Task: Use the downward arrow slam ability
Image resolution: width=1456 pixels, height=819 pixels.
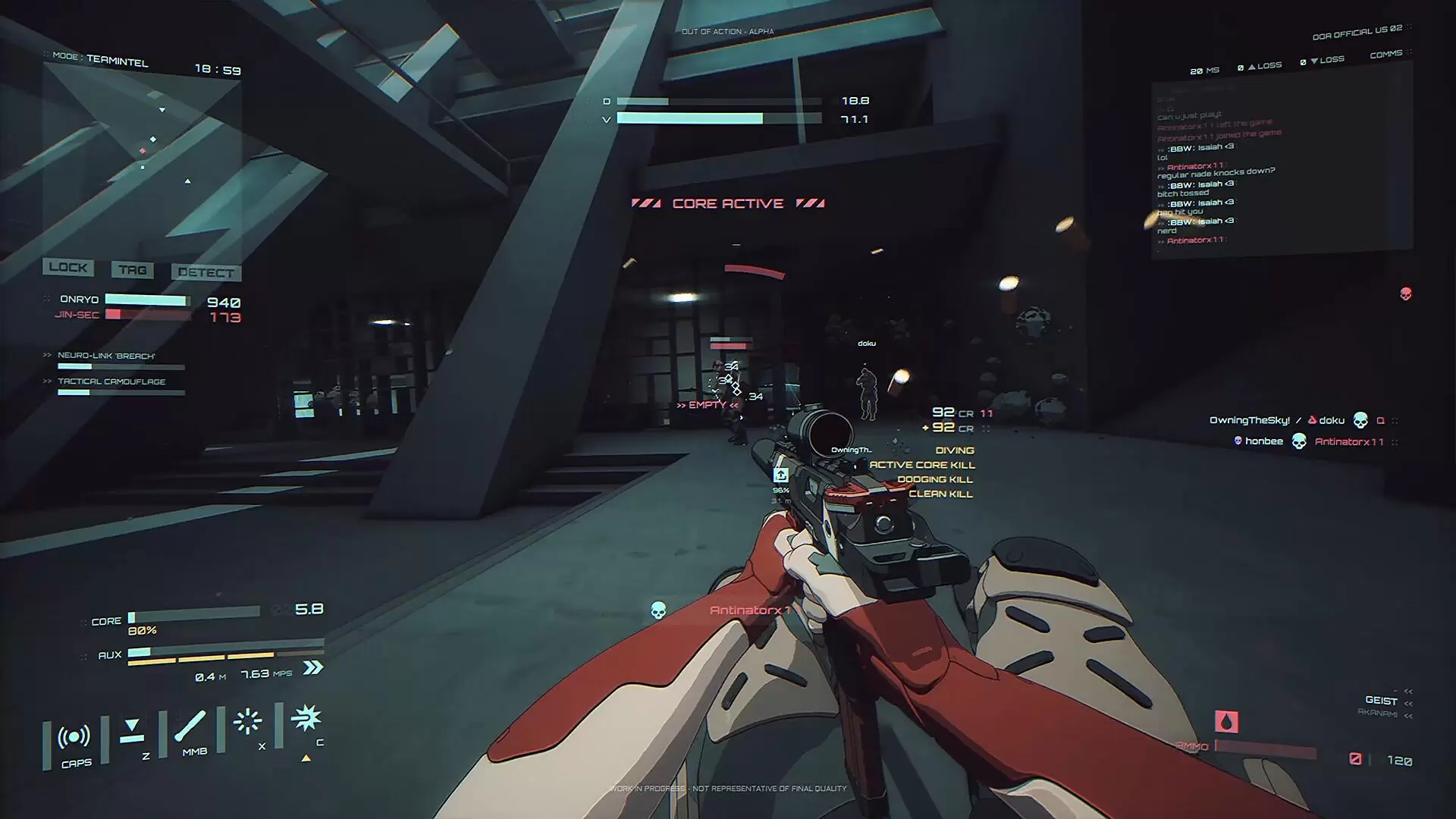Action: click(x=132, y=730)
